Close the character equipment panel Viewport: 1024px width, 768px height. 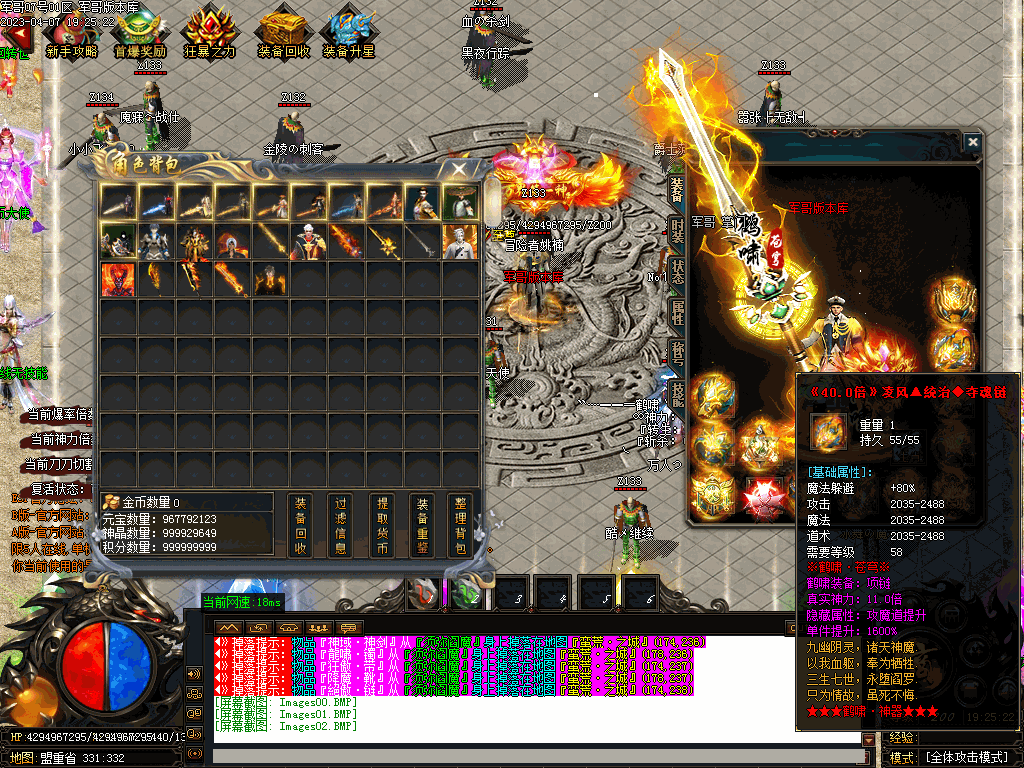tap(973, 143)
